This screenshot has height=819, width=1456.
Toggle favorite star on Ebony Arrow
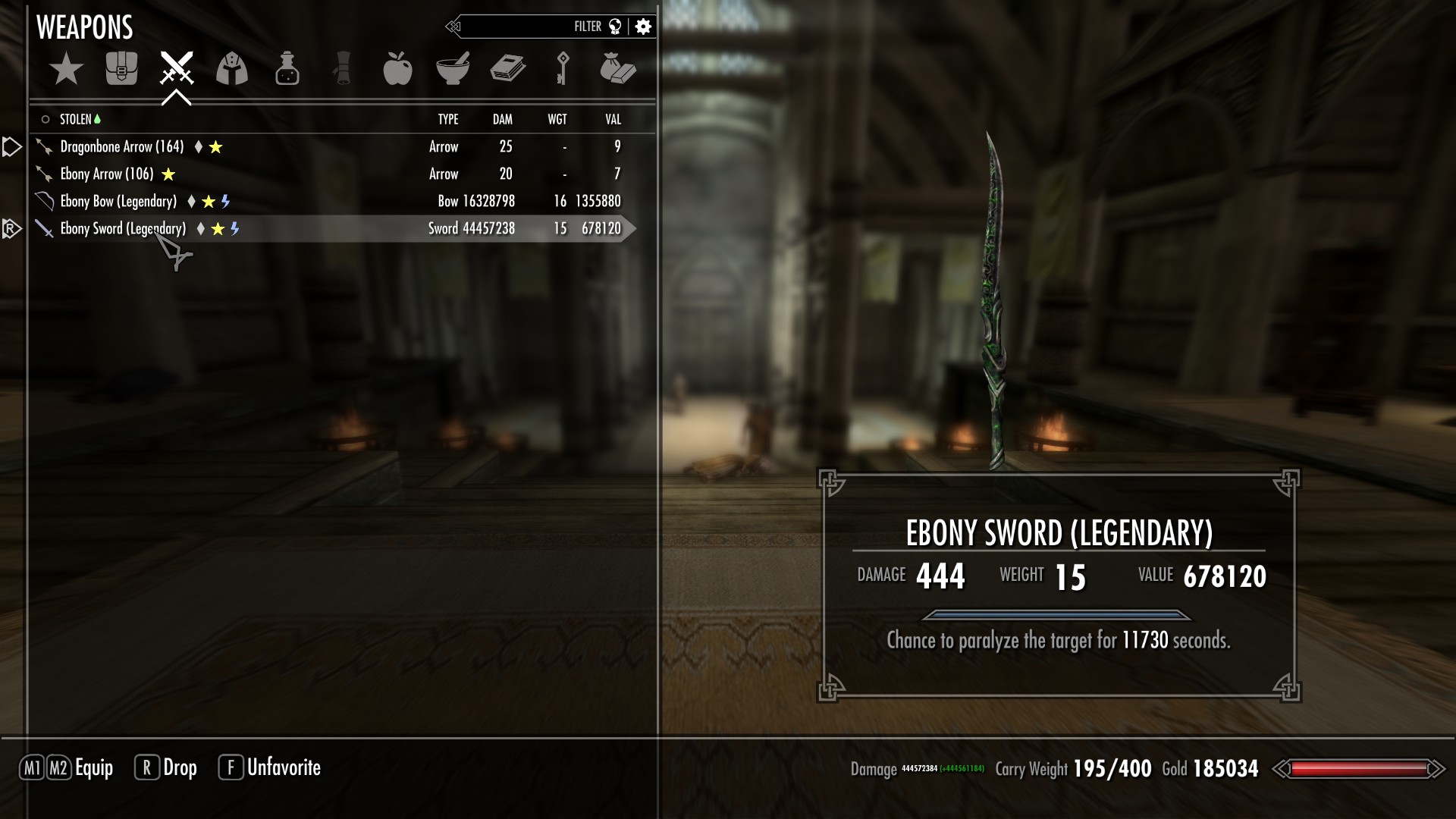[168, 174]
